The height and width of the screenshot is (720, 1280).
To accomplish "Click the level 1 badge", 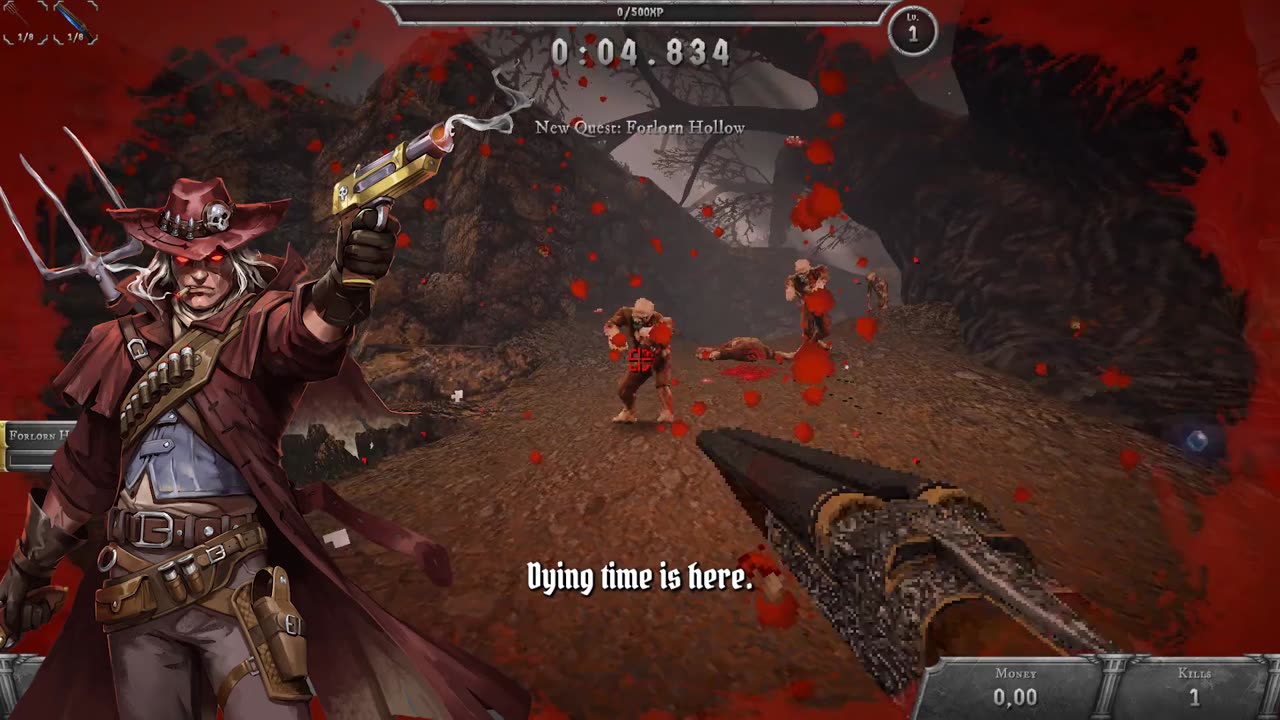I will pyautogui.click(x=912, y=31).
